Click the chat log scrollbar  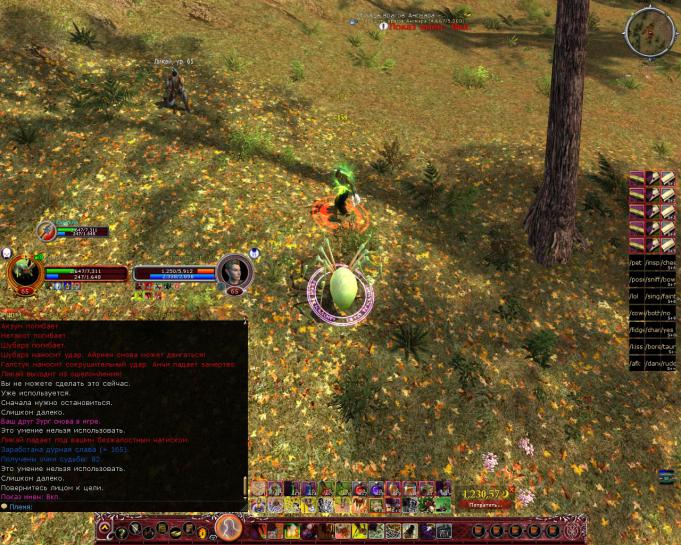[246, 487]
